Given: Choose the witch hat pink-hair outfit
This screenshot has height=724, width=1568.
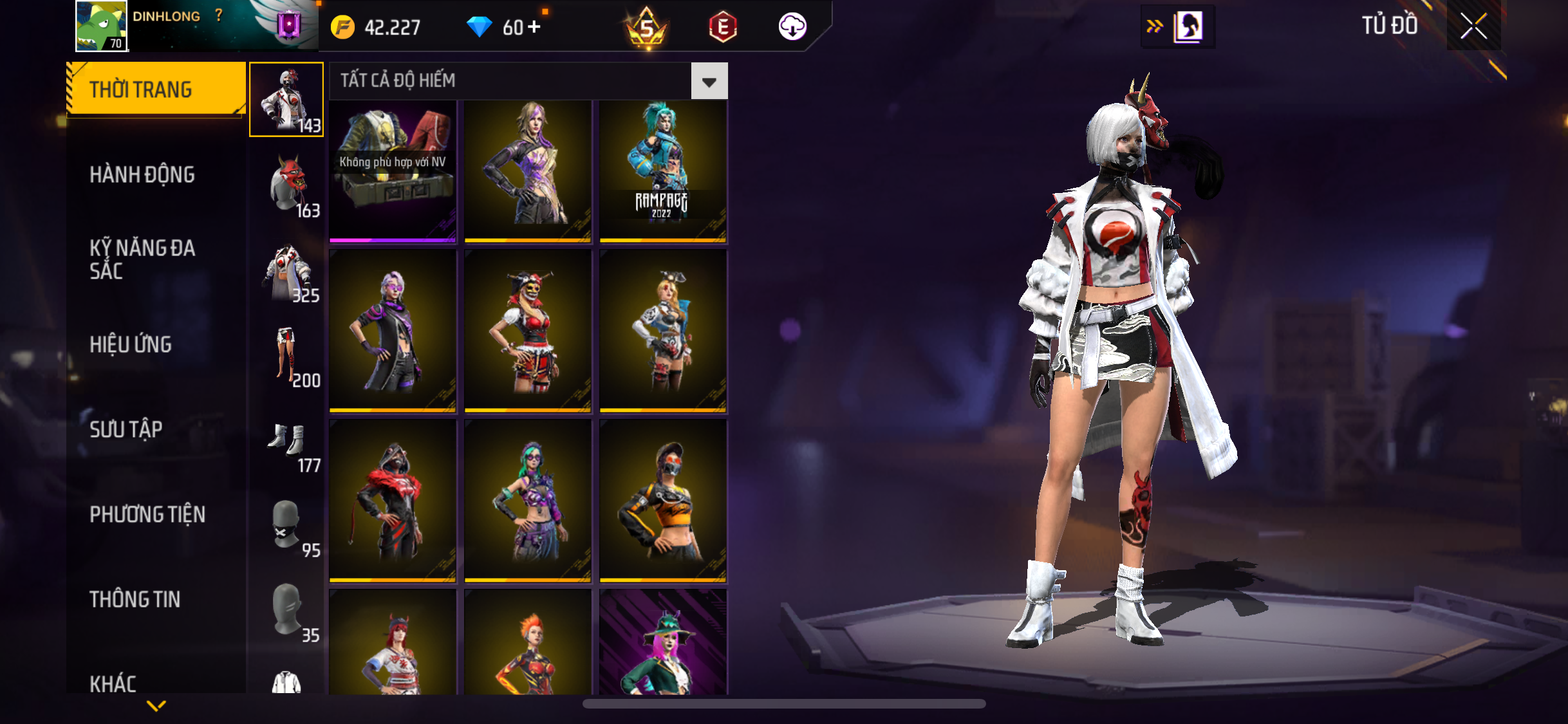Looking at the screenshot, I should tap(663, 644).
